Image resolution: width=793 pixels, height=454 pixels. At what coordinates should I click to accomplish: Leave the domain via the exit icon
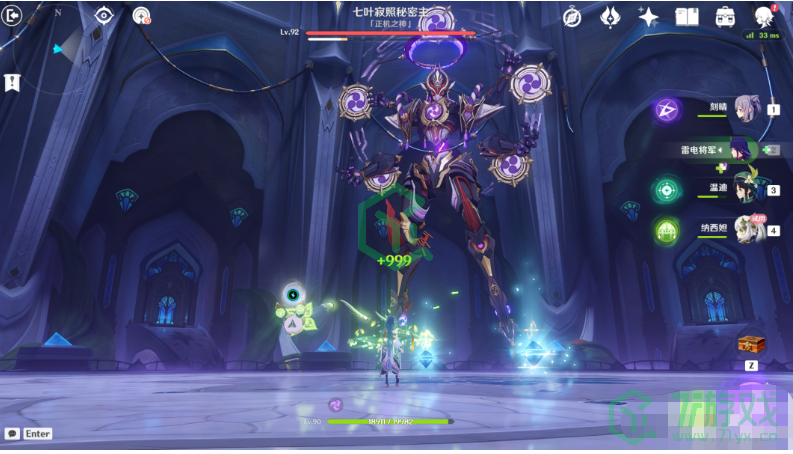pyautogui.click(x=14, y=16)
